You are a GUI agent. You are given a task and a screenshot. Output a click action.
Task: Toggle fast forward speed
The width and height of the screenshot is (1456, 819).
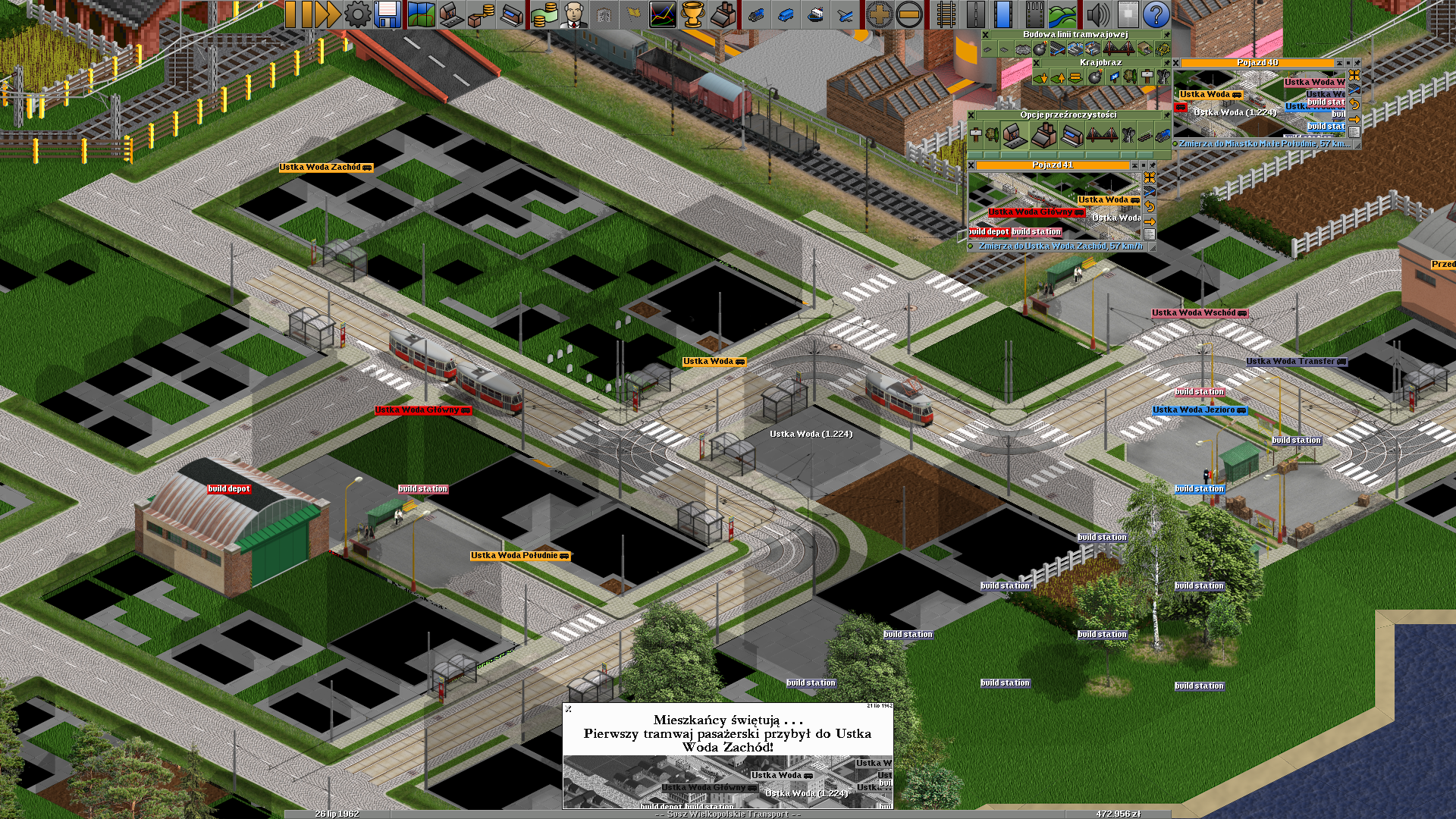click(327, 14)
